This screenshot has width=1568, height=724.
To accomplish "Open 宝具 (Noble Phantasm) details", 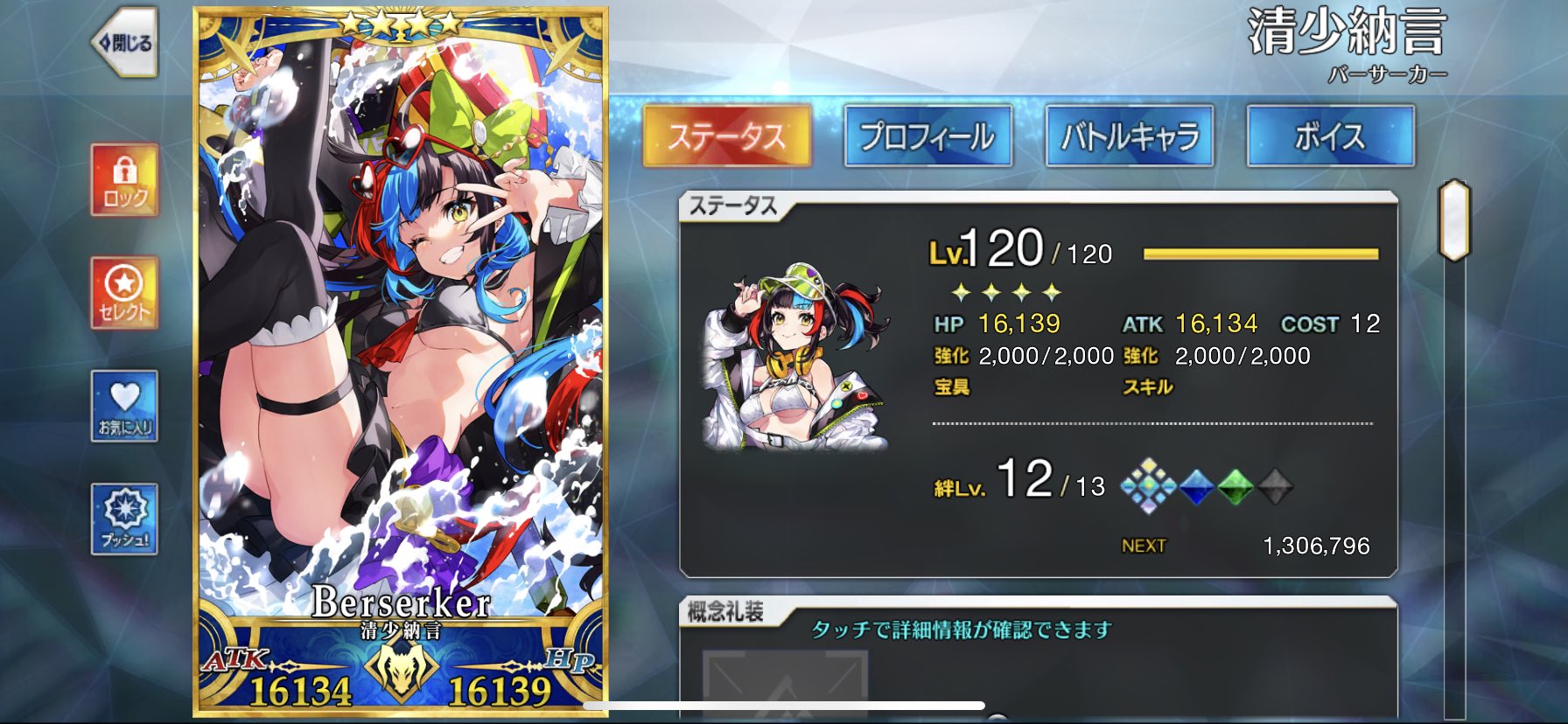I will pos(951,386).
